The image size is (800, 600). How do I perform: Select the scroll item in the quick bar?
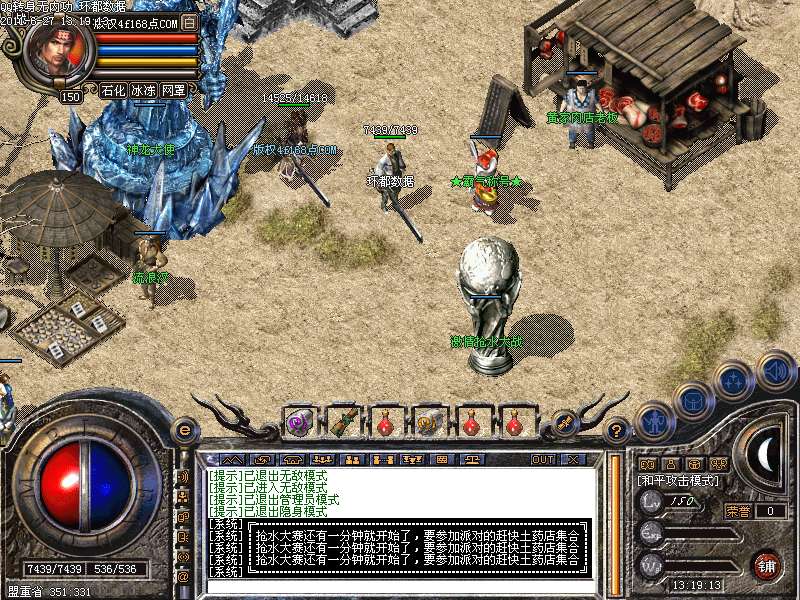pos(429,422)
